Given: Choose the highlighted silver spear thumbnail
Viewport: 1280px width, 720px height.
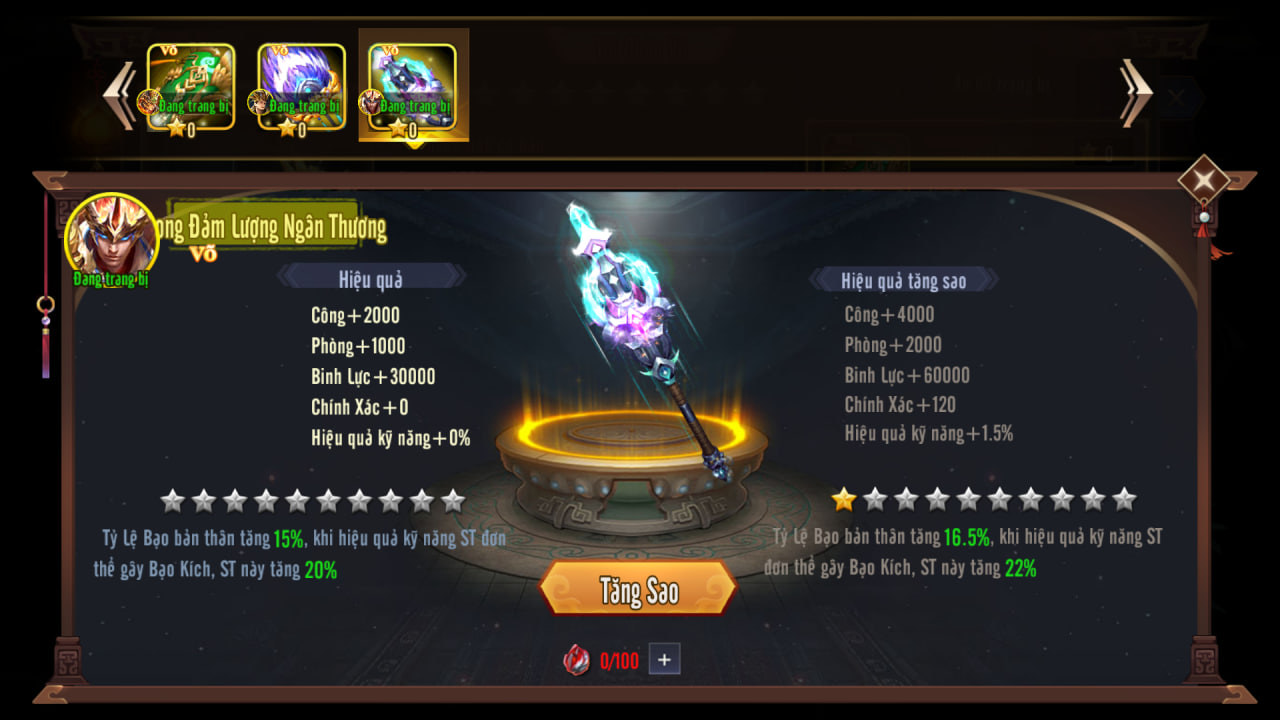Looking at the screenshot, I should (x=412, y=88).
